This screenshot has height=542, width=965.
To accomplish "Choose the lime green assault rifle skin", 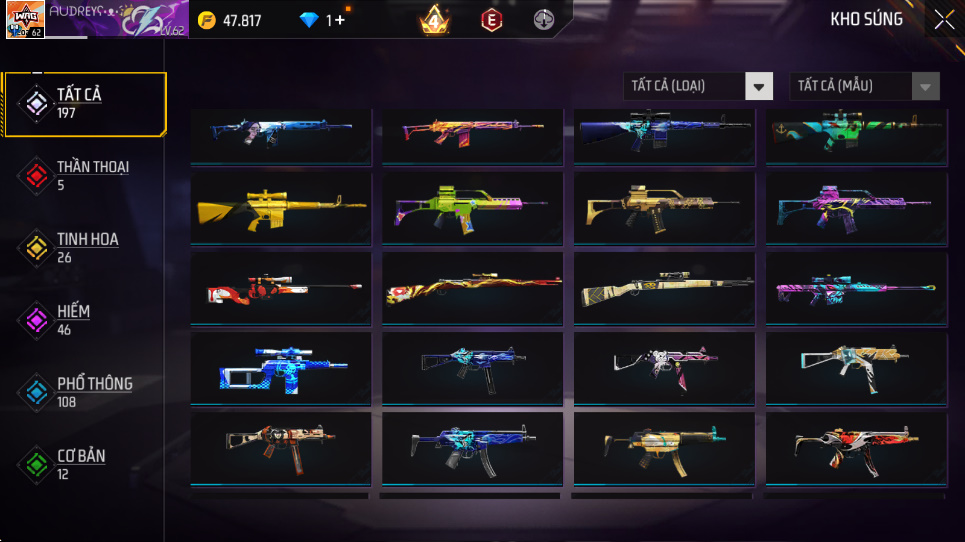I will pyautogui.click(x=471, y=206).
